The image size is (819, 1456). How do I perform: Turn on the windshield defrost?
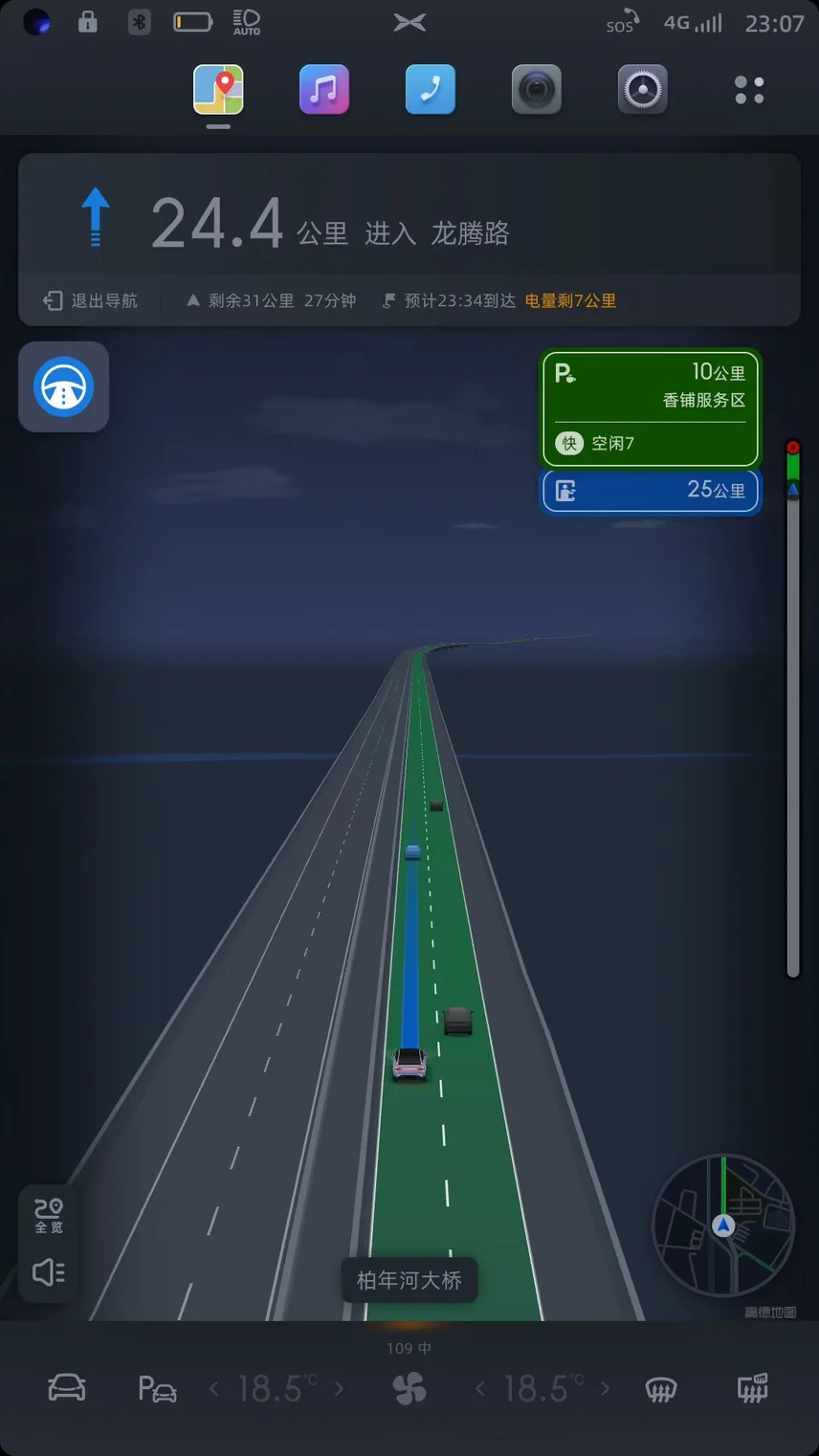661,1388
